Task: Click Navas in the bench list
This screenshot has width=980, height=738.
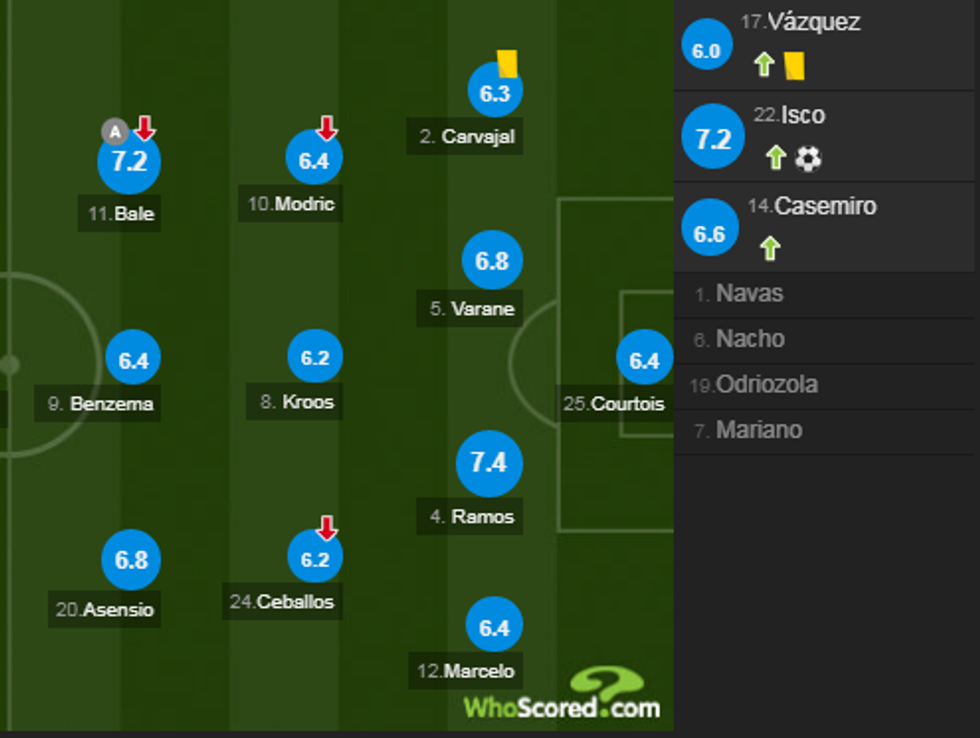Action: (x=749, y=294)
